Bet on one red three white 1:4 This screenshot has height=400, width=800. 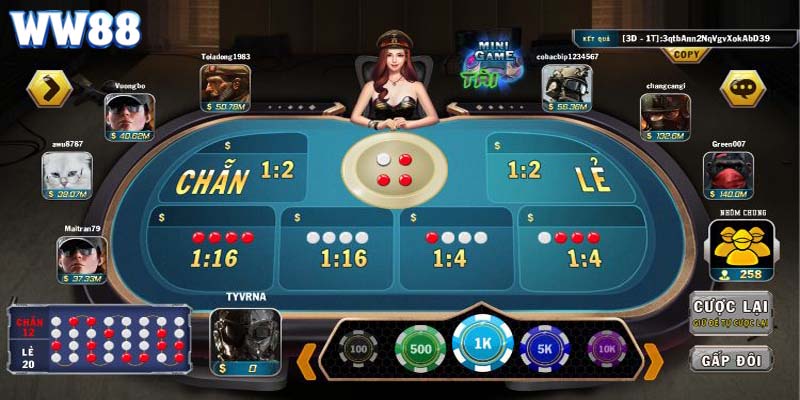(456, 248)
